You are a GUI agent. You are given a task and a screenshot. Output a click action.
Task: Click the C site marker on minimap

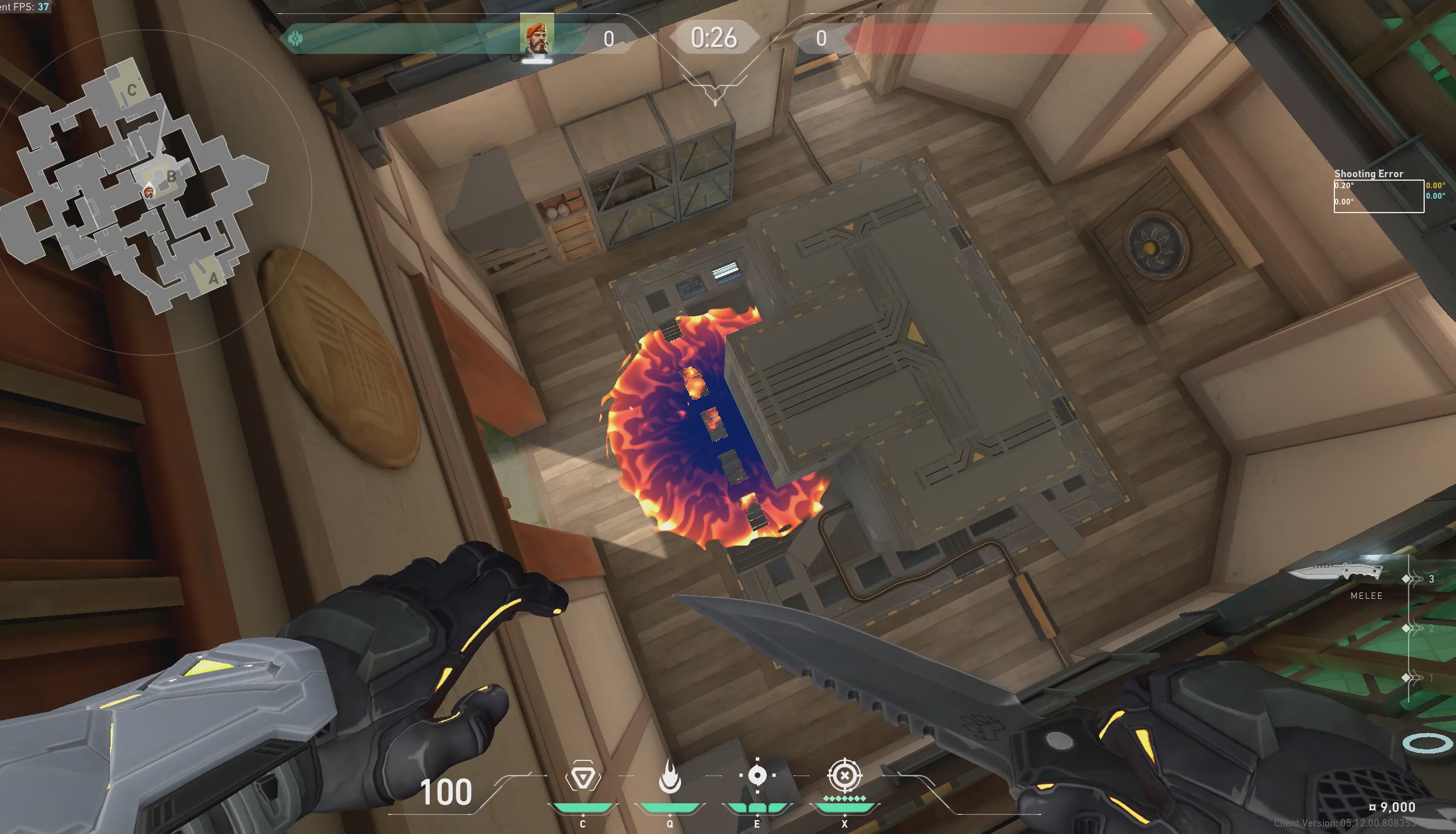[132, 90]
